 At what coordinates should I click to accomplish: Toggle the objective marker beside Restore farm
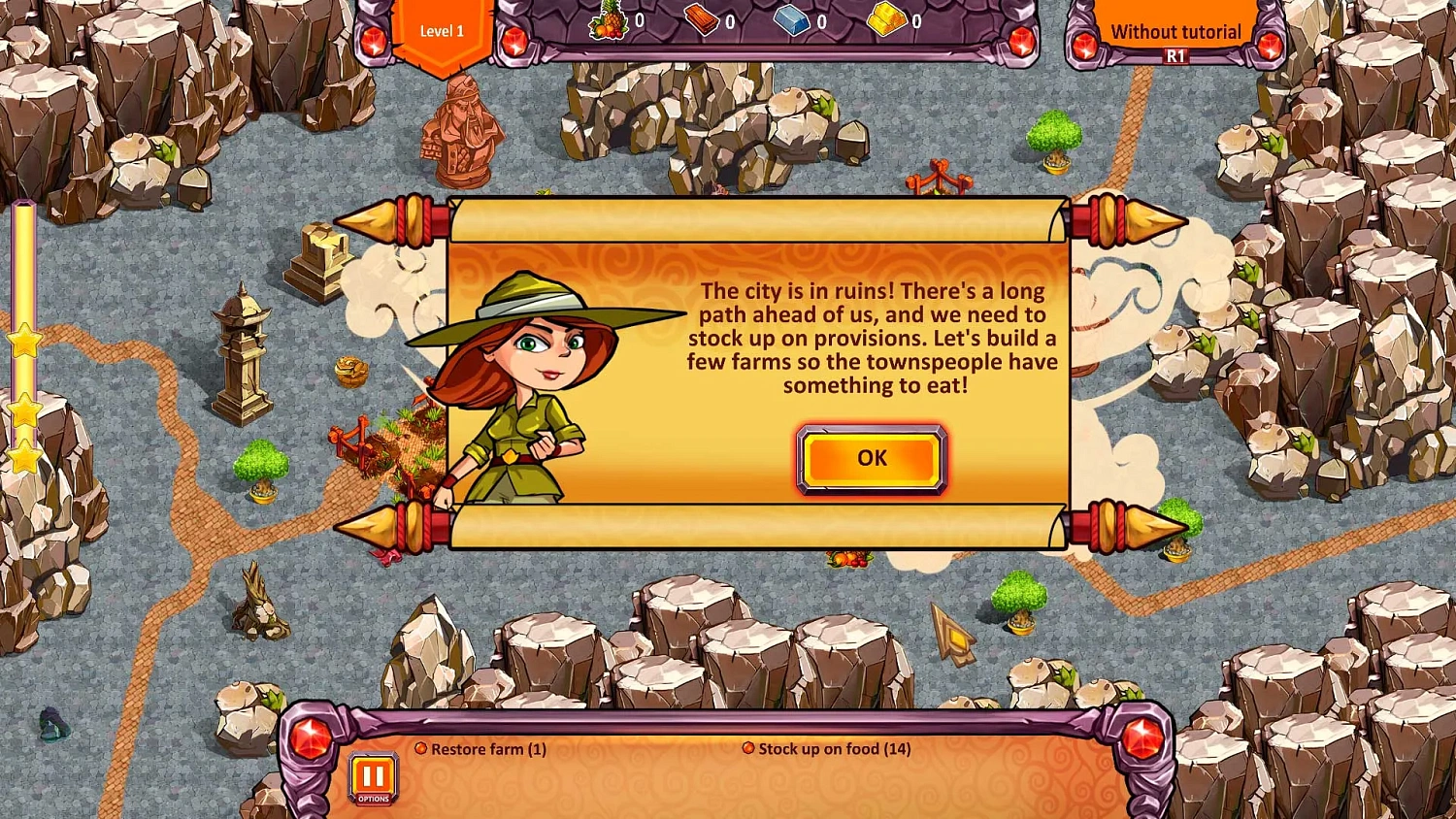[x=421, y=748]
